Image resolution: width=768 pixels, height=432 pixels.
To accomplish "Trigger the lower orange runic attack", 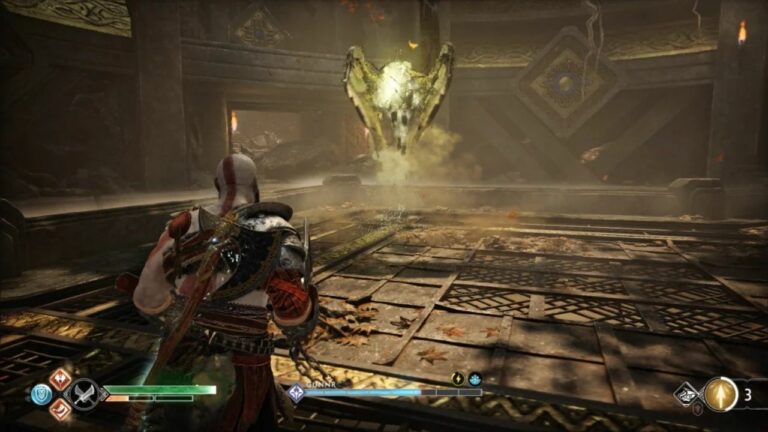I will tap(60, 409).
